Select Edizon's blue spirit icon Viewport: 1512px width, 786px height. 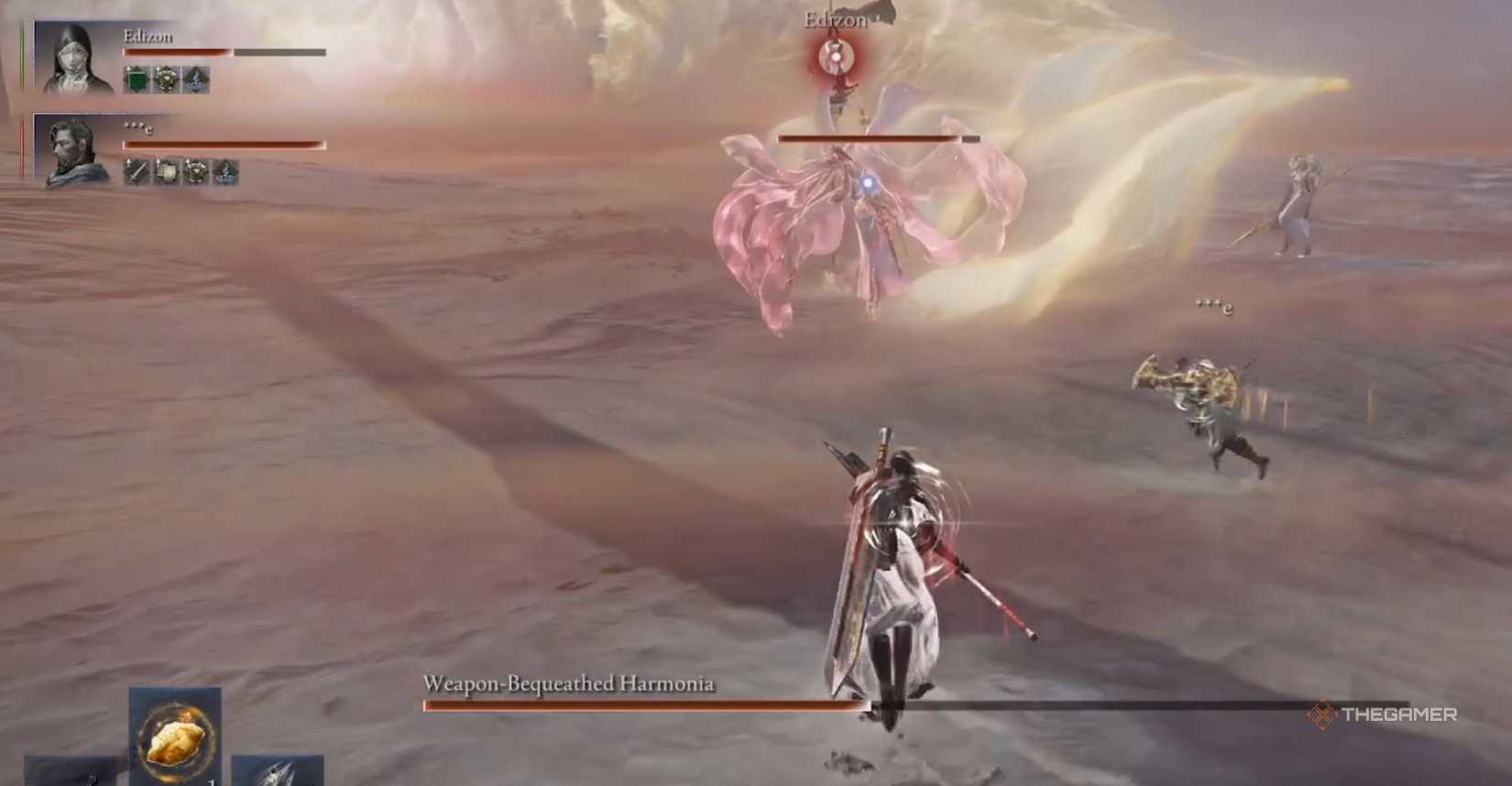(x=196, y=80)
